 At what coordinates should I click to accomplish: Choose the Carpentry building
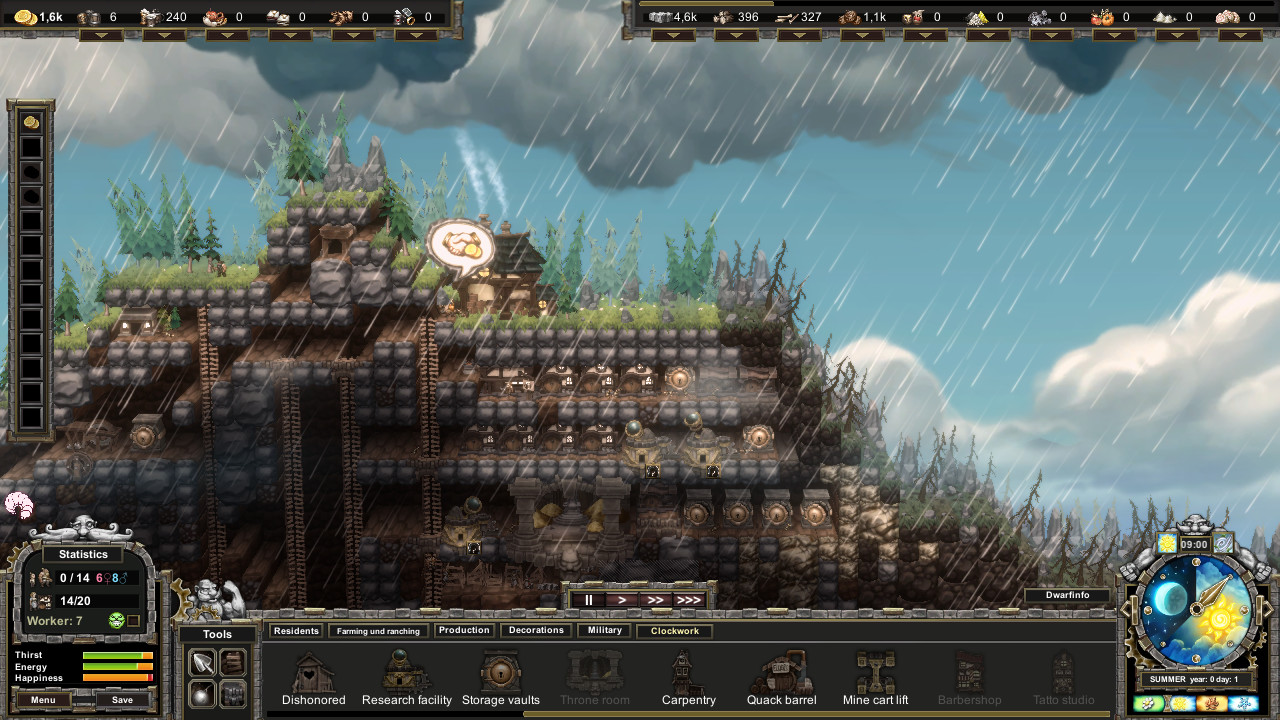pos(688,672)
